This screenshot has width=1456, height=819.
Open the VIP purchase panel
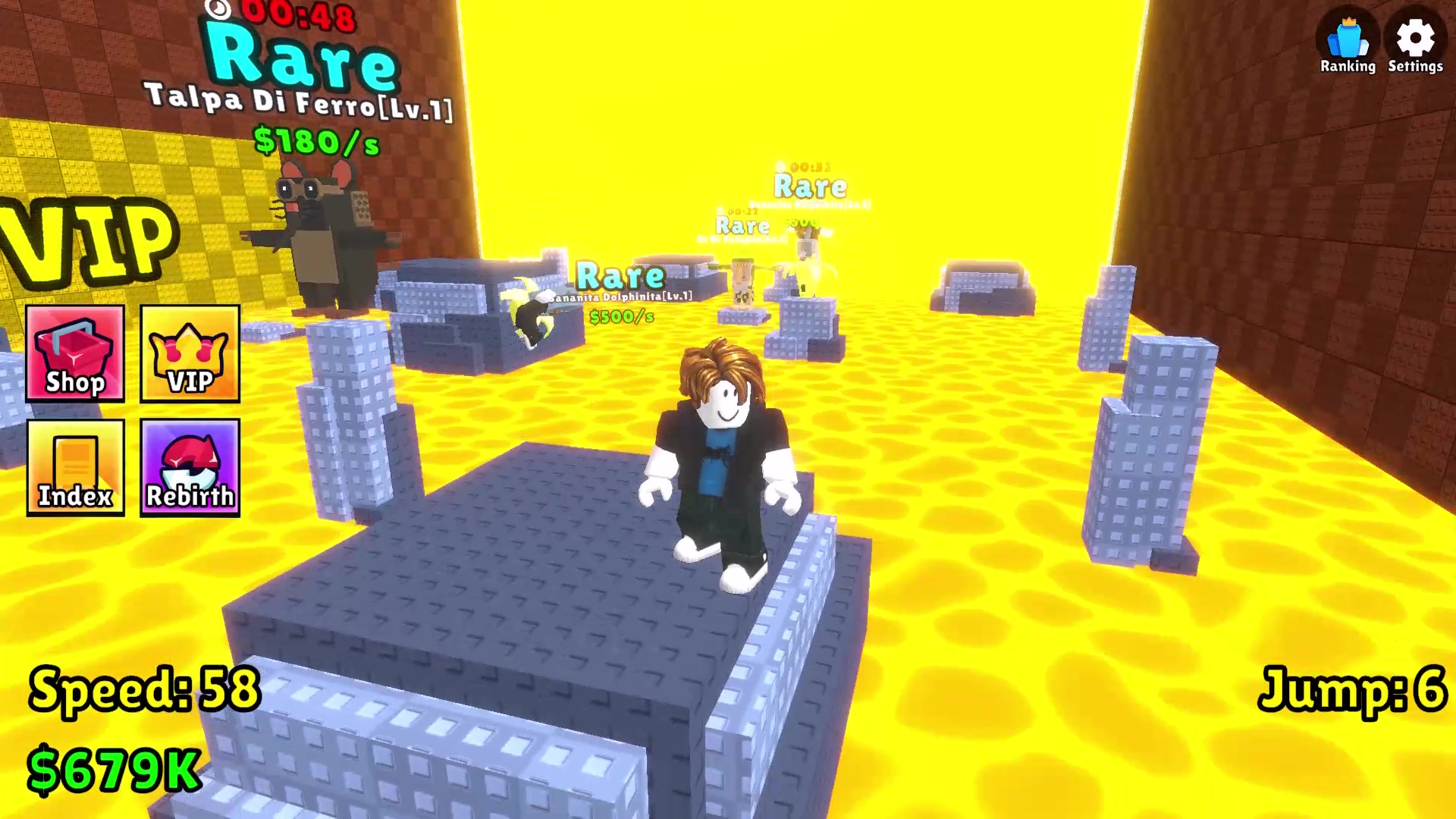(189, 354)
